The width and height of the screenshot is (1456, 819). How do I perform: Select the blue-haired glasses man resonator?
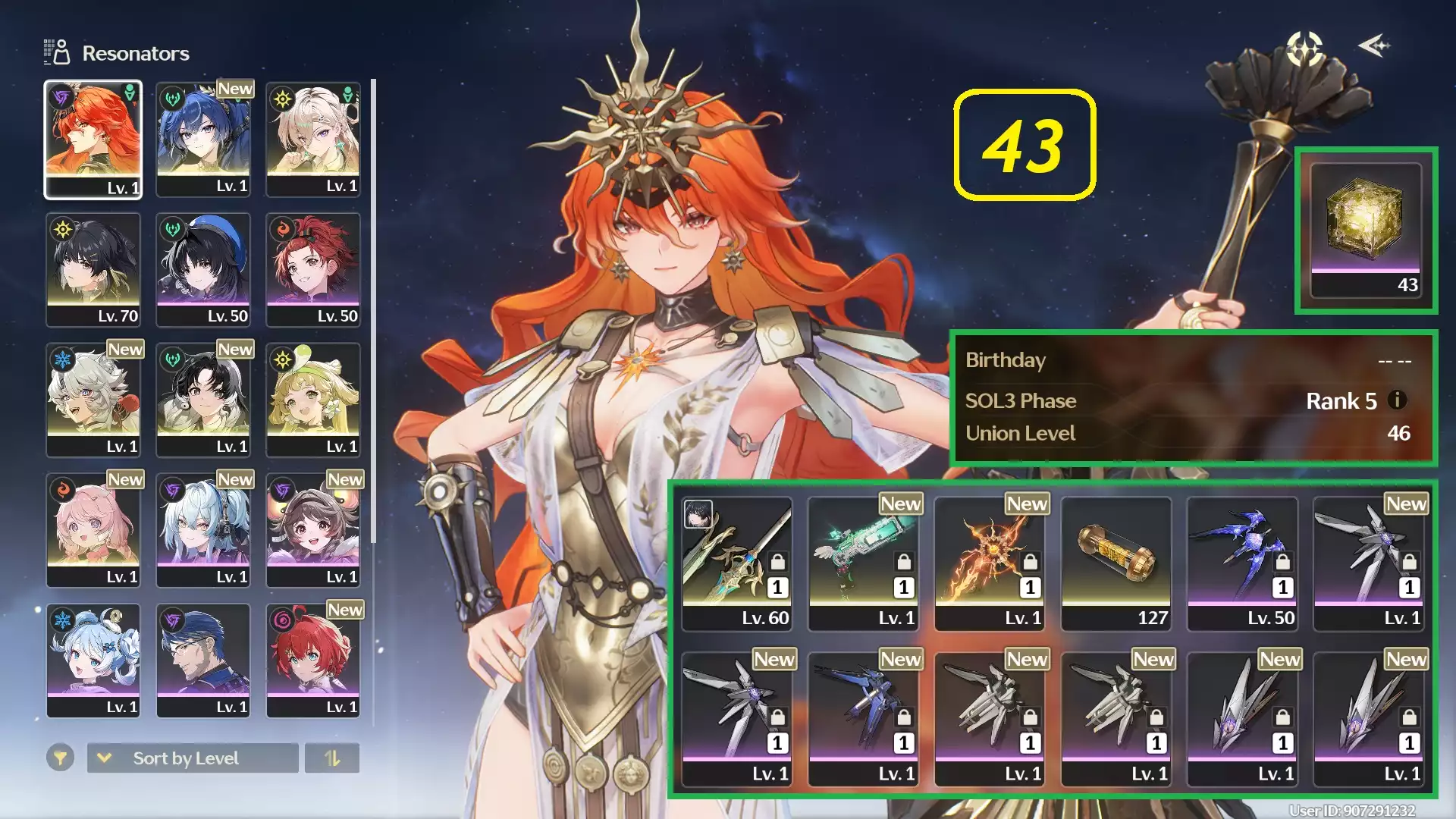203,661
